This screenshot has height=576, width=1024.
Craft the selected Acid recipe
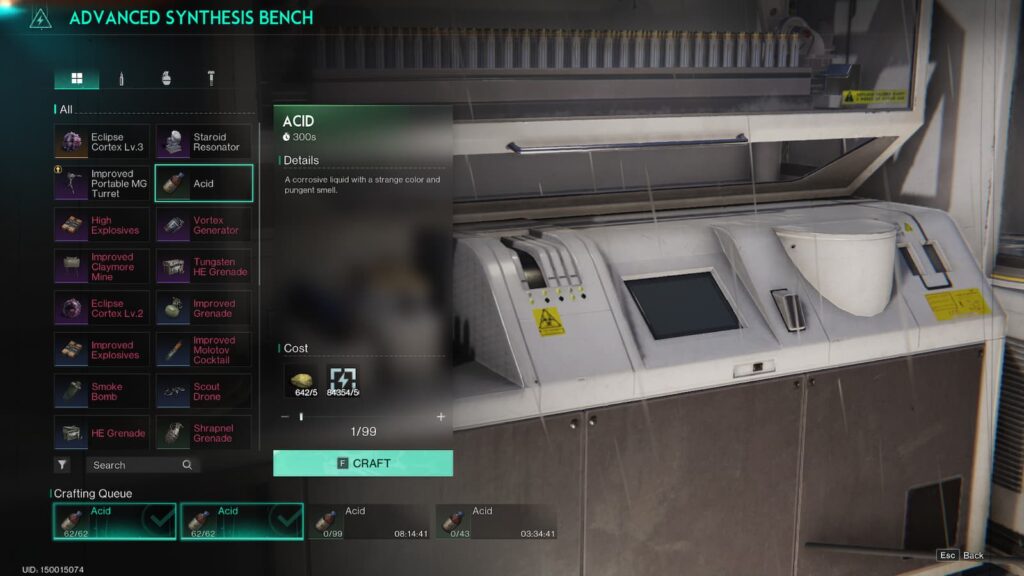pos(363,463)
